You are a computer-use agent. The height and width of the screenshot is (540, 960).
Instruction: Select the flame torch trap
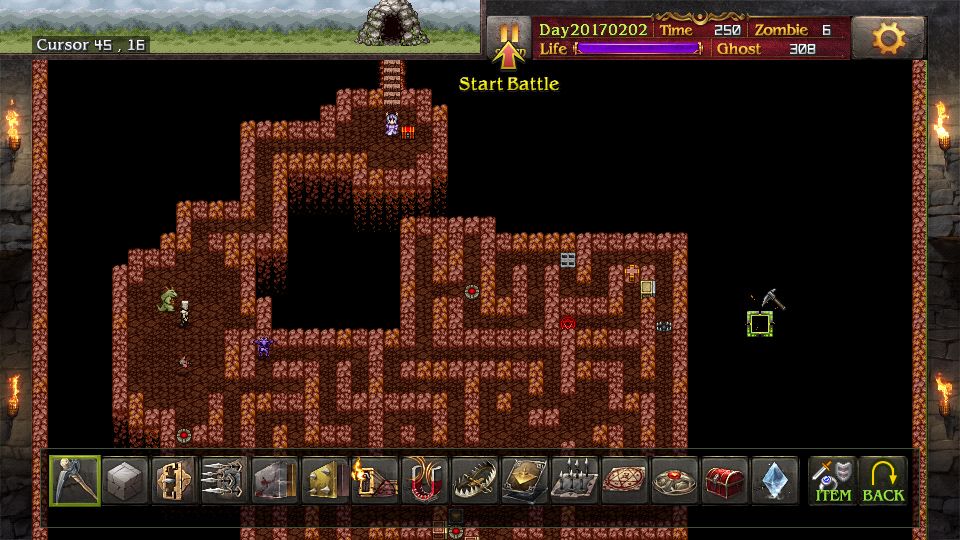pyautogui.click(x=376, y=481)
